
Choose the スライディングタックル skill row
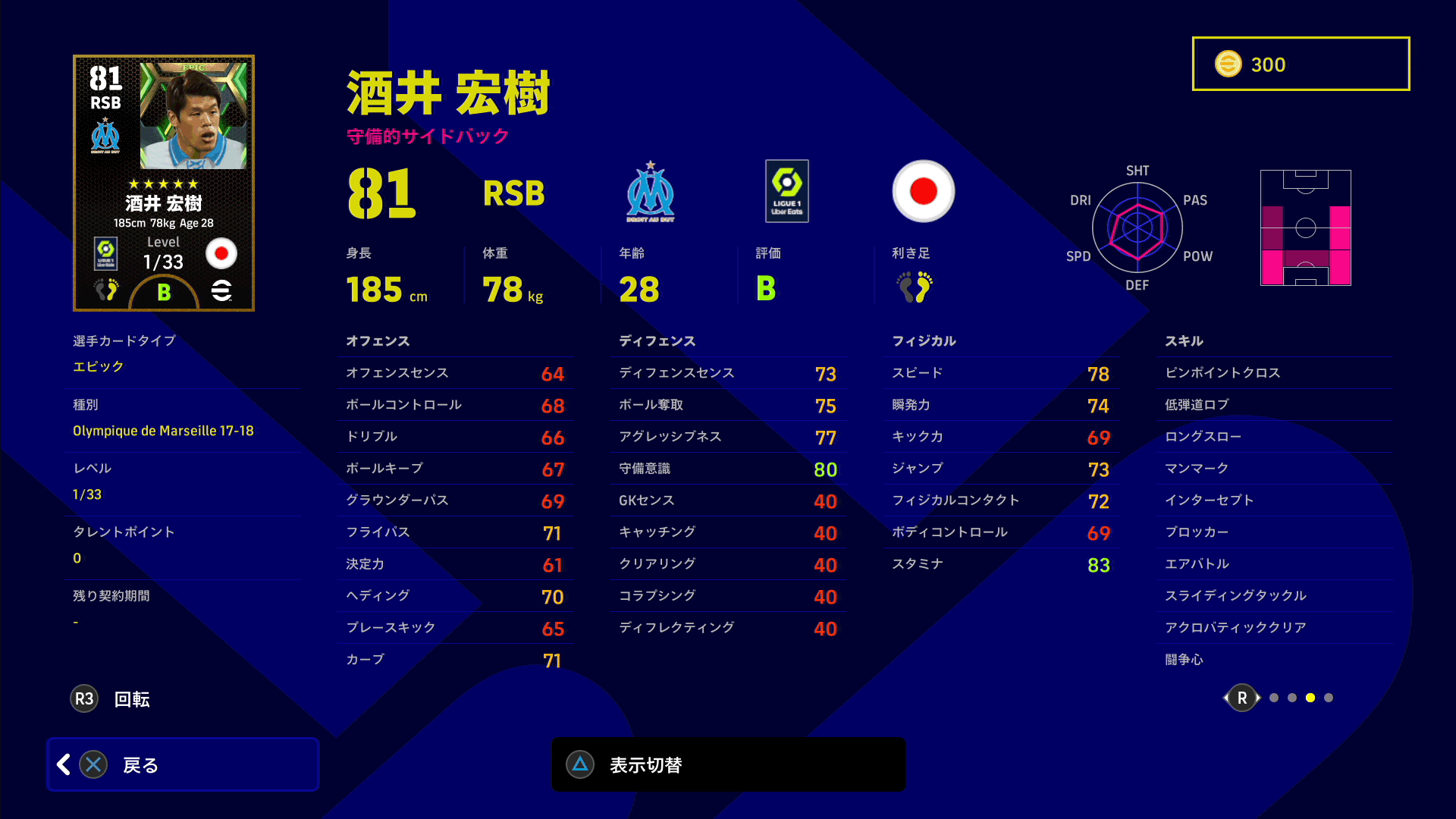[x=1279, y=596]
